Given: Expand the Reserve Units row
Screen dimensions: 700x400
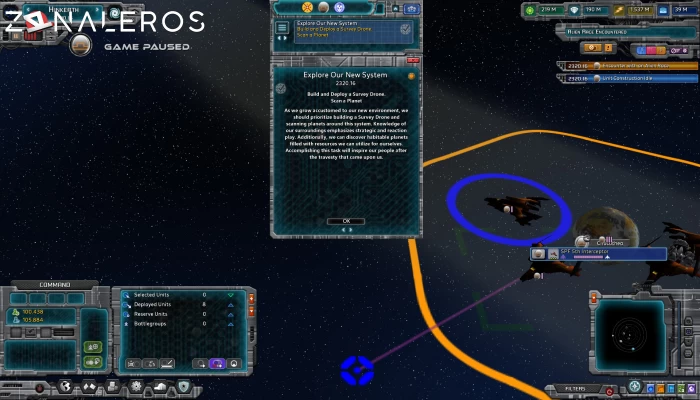Looking at the screenshot, I should 231,314.
